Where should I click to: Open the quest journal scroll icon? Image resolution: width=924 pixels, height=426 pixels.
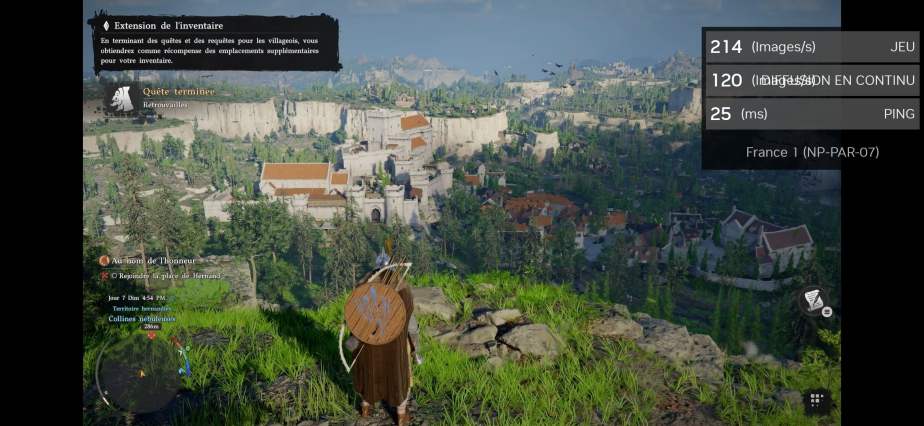(814, 301)
